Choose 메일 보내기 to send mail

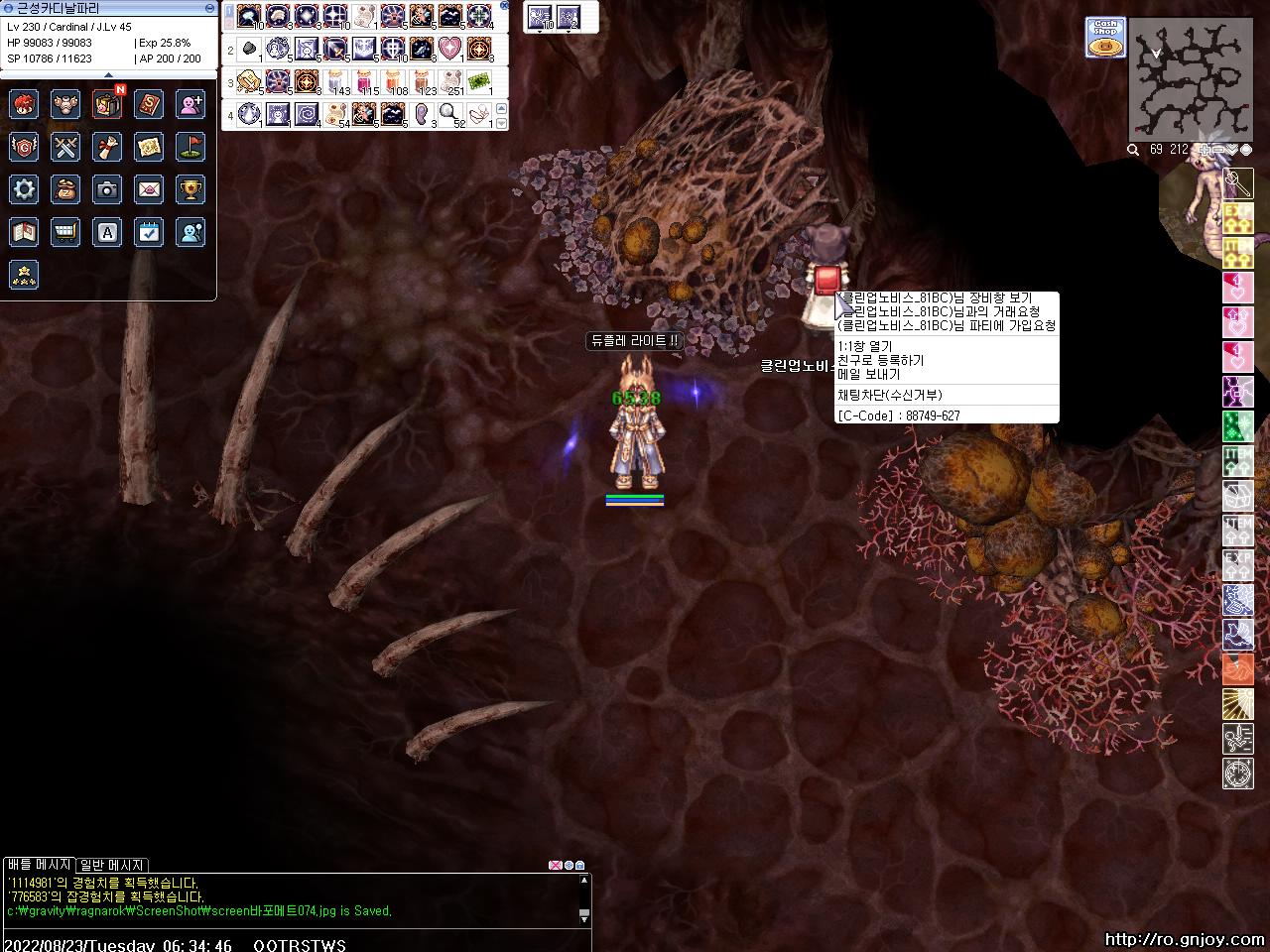coord(869,374)
